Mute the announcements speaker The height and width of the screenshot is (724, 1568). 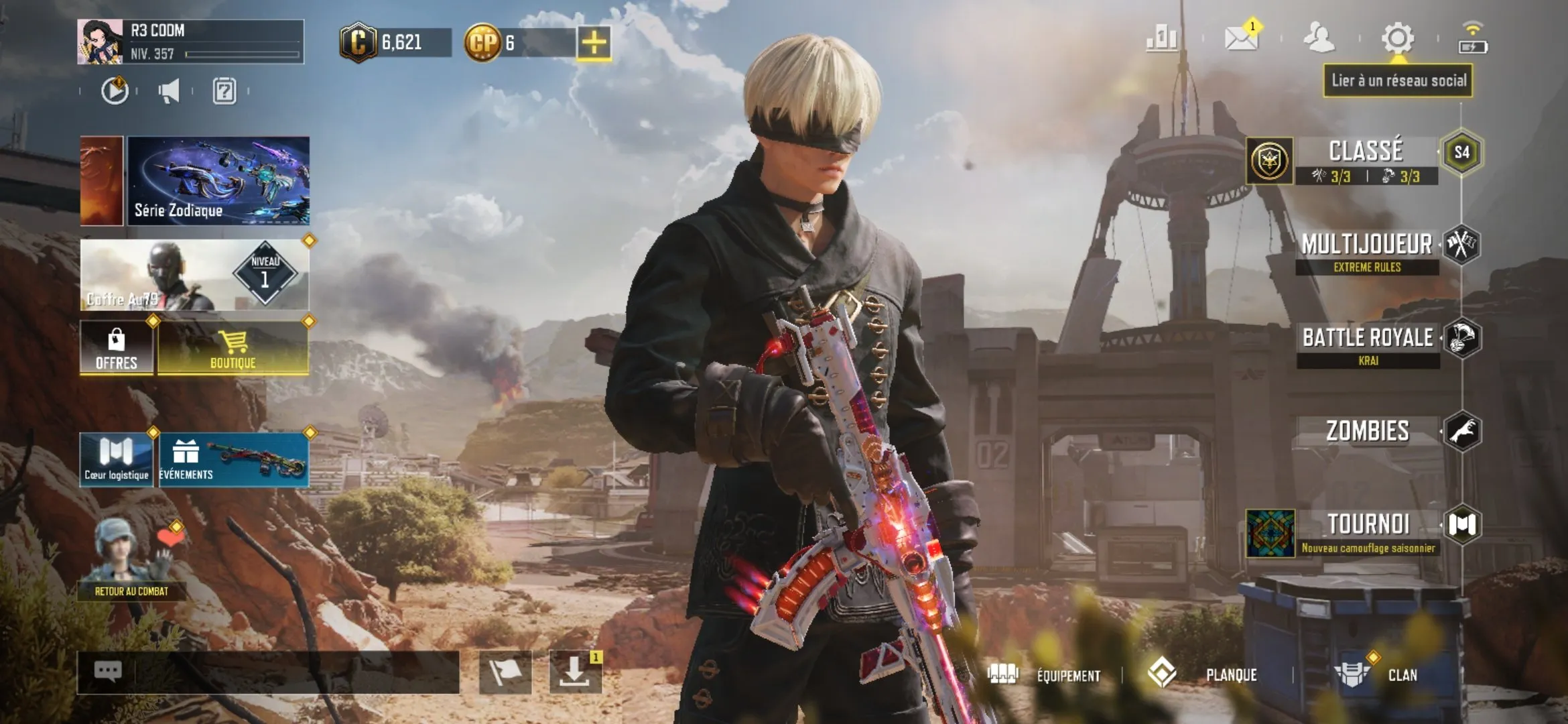tap(169, 91)
